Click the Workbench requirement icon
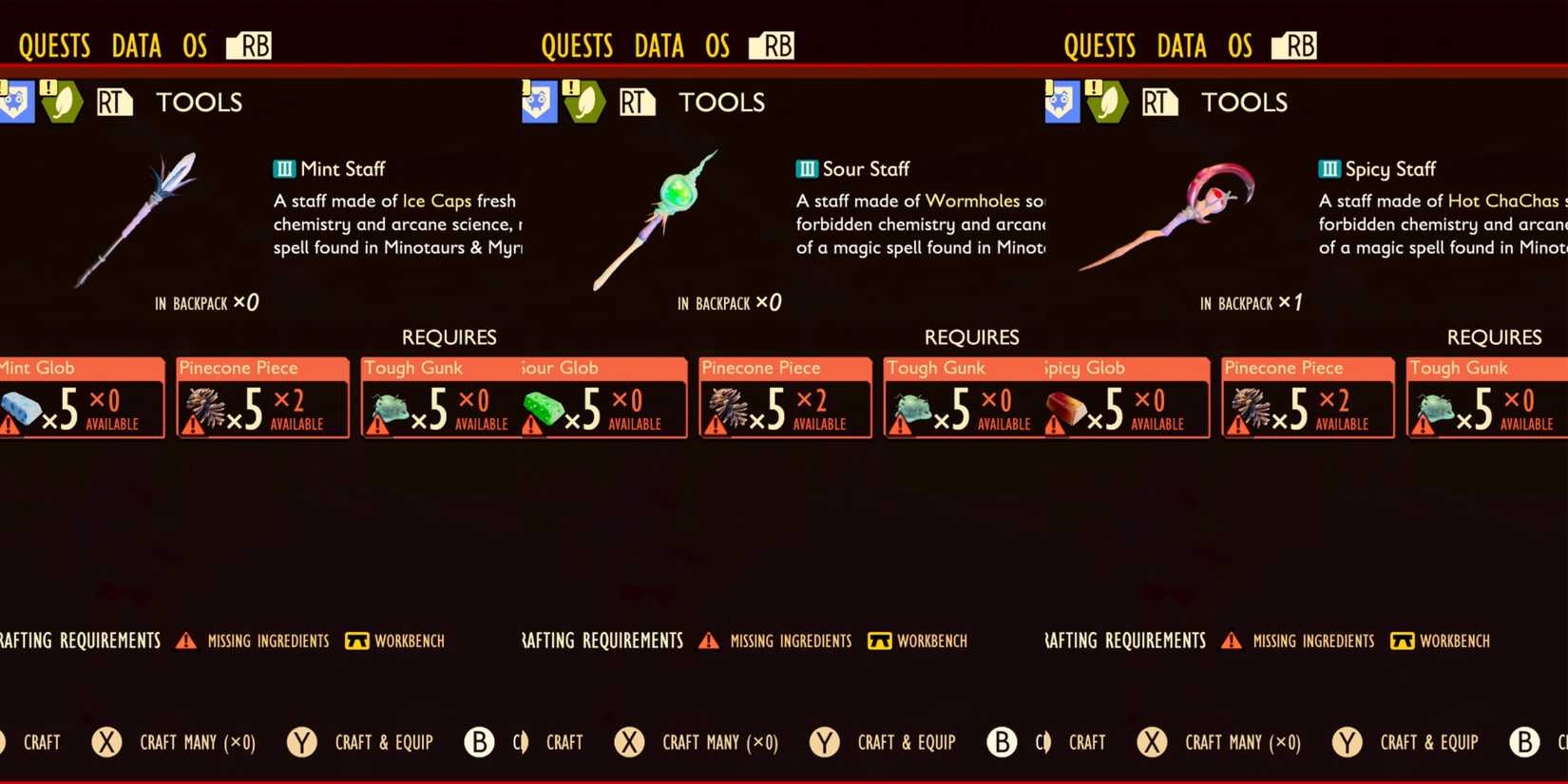 click(x=356, y=641)
